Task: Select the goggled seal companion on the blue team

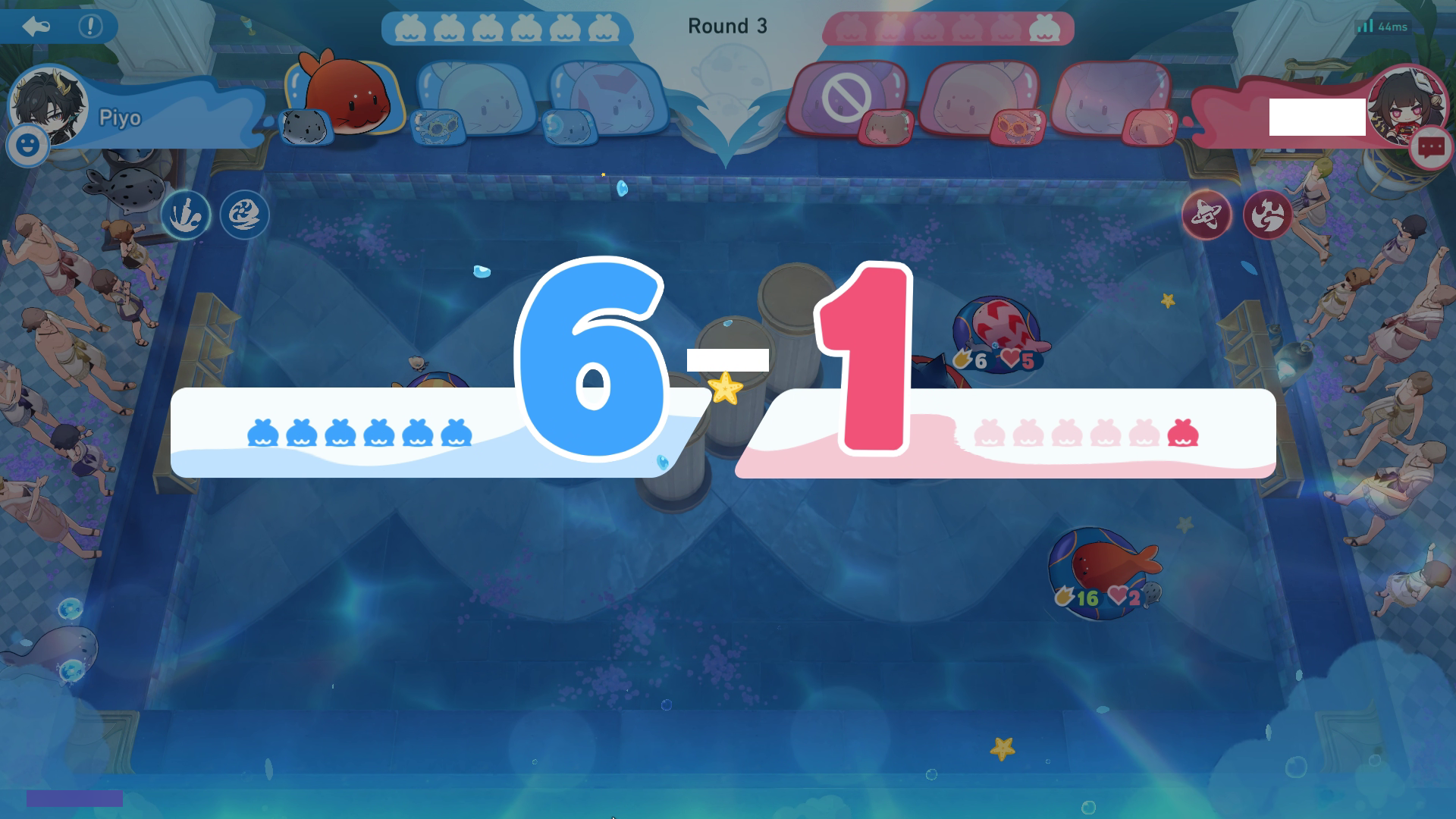Action: [440, 126]
